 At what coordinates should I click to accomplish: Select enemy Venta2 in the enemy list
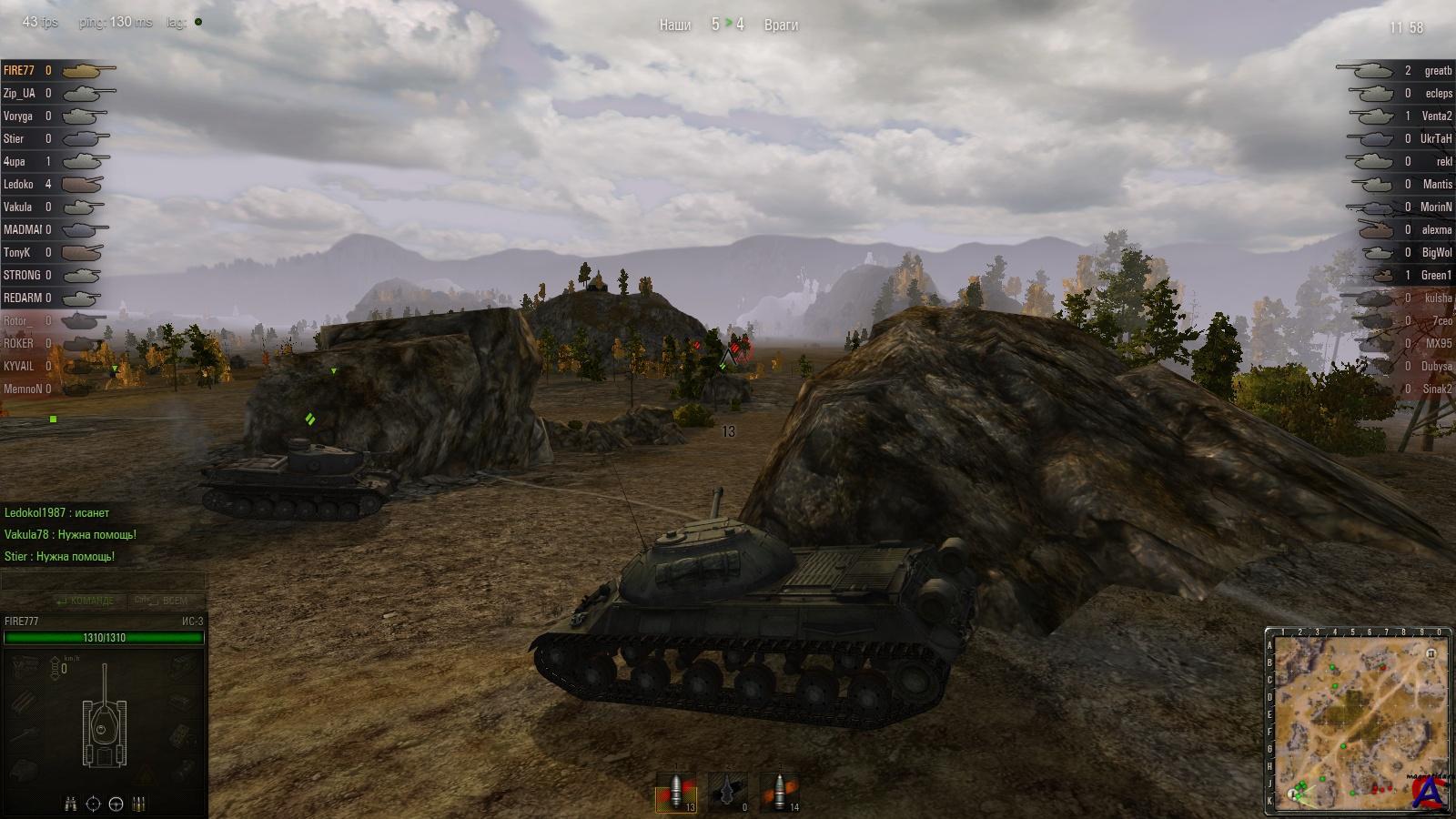(x=1437, y=116)
